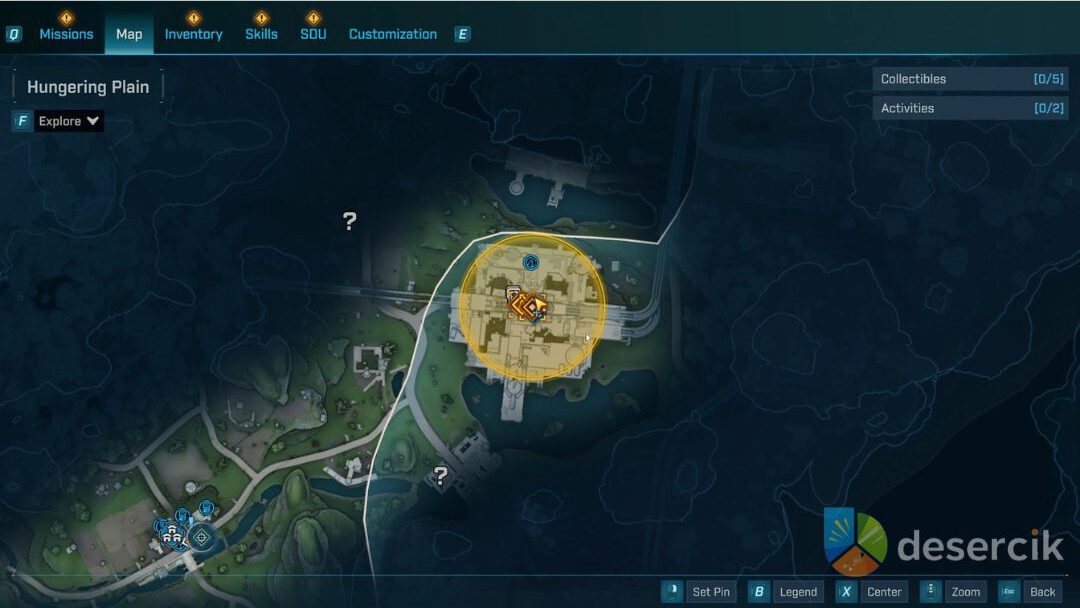
Task: Open the Missions tab
Action: tap(66, 34)
